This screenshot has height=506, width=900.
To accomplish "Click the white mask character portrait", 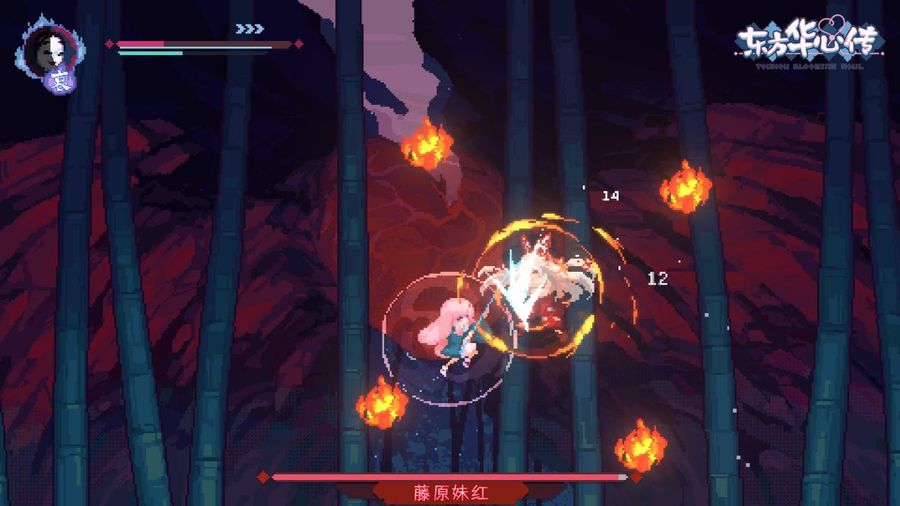I will (x=44, y=46).
